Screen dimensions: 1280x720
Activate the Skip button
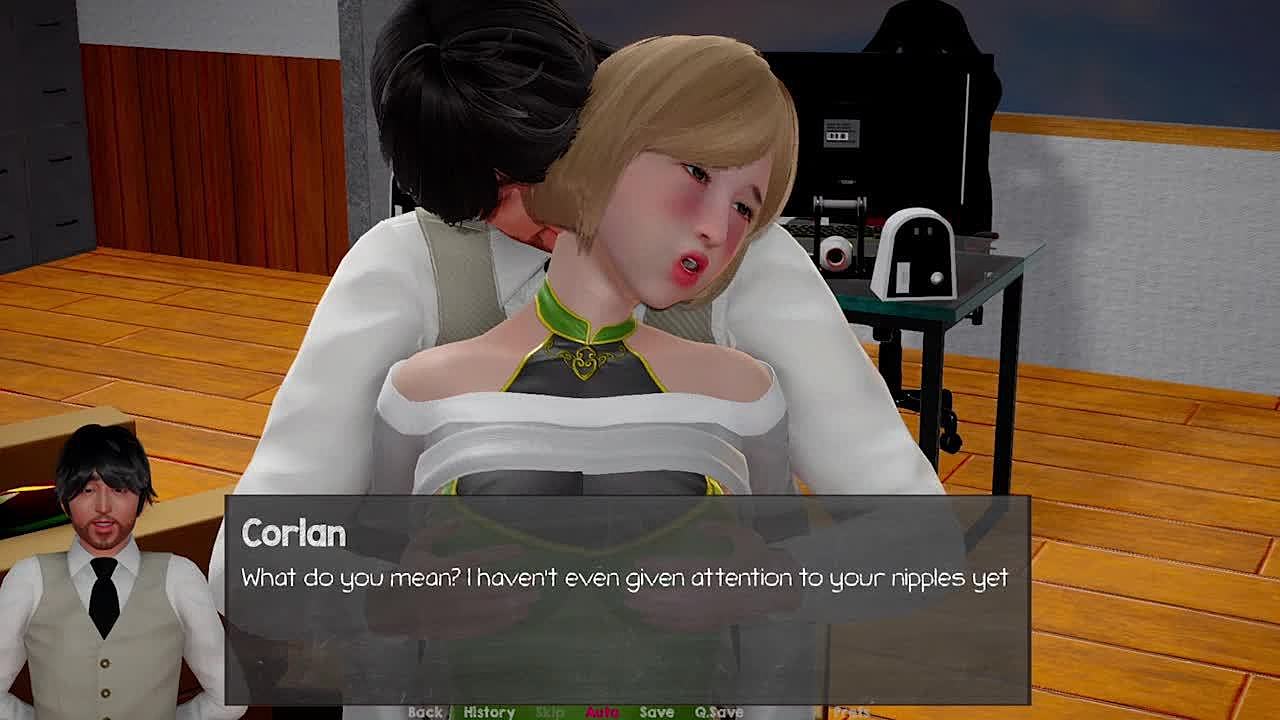[x=550, y=712]
